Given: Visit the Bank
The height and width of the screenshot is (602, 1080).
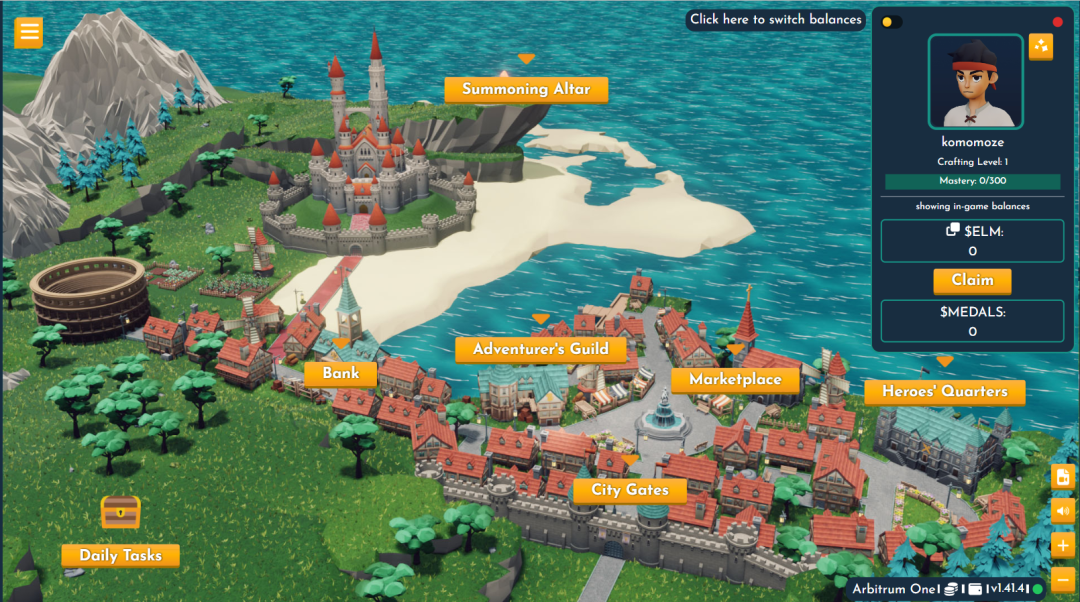Looking at the screenshot, I should [341, 374].
